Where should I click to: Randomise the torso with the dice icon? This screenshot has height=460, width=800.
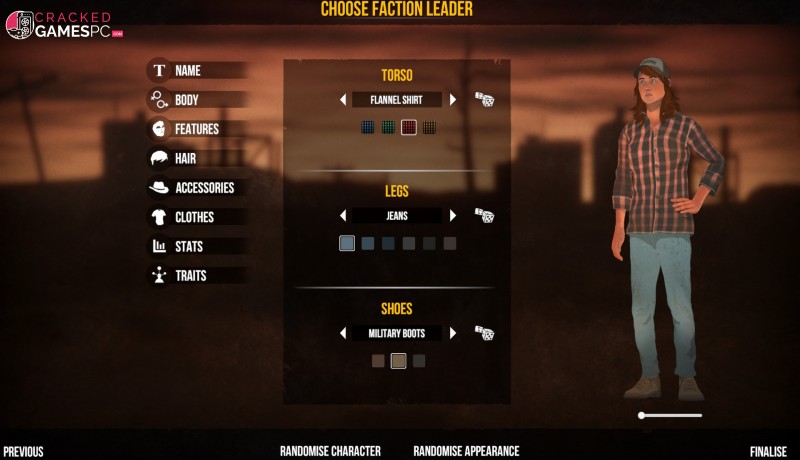[x=484, y=99]
